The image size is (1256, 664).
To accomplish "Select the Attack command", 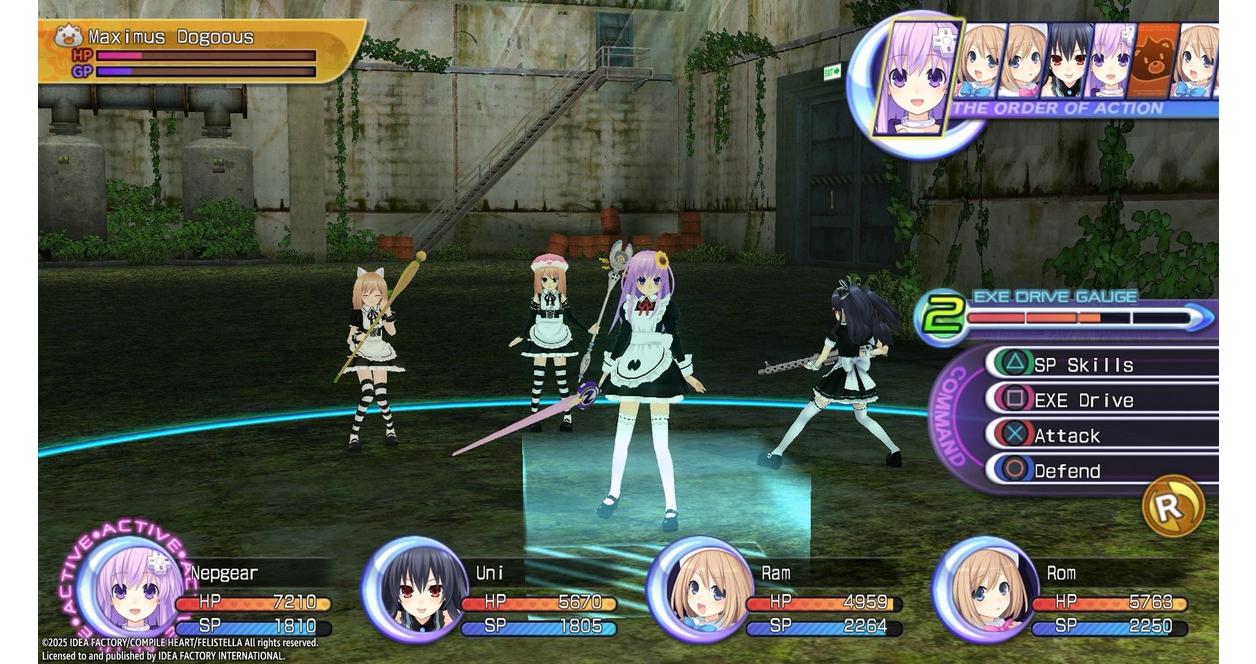I will tap(1067, 436).
